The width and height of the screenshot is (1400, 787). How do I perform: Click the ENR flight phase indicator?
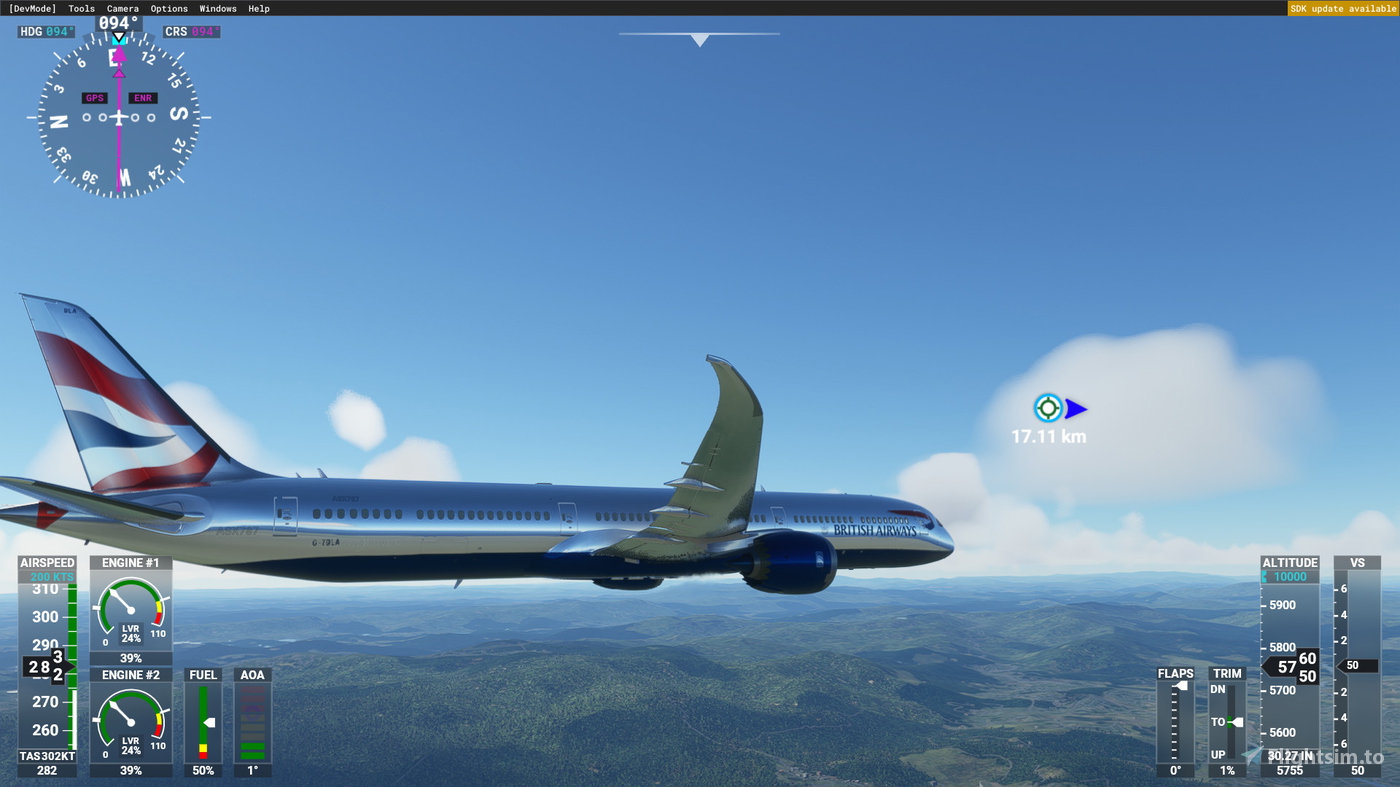[x=142, y=97]
